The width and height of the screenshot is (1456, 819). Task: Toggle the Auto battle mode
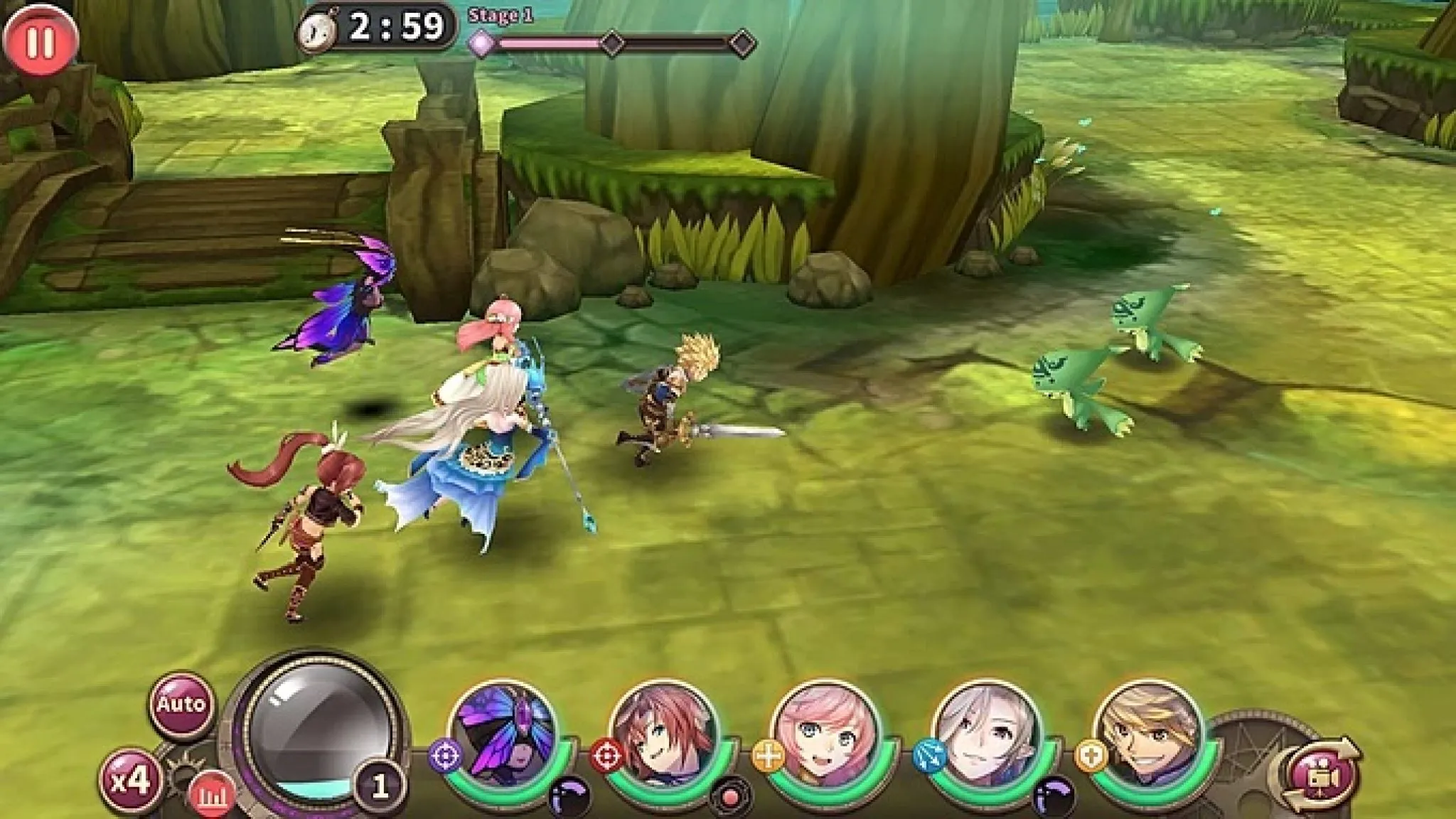tap(181, 705)
